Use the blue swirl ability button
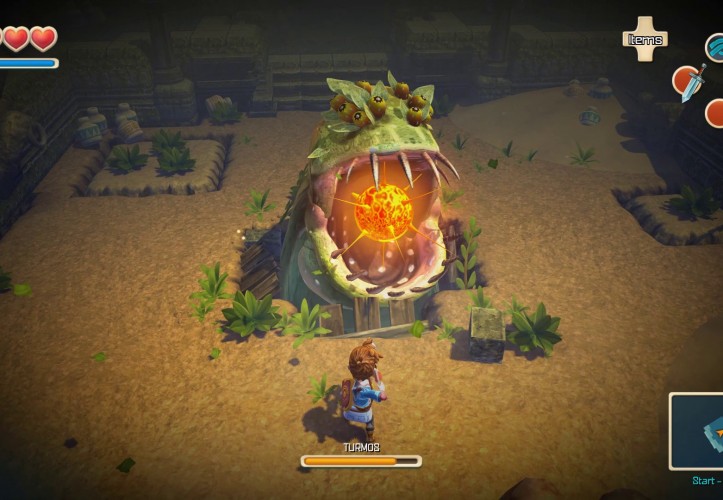 click(715, 46)
